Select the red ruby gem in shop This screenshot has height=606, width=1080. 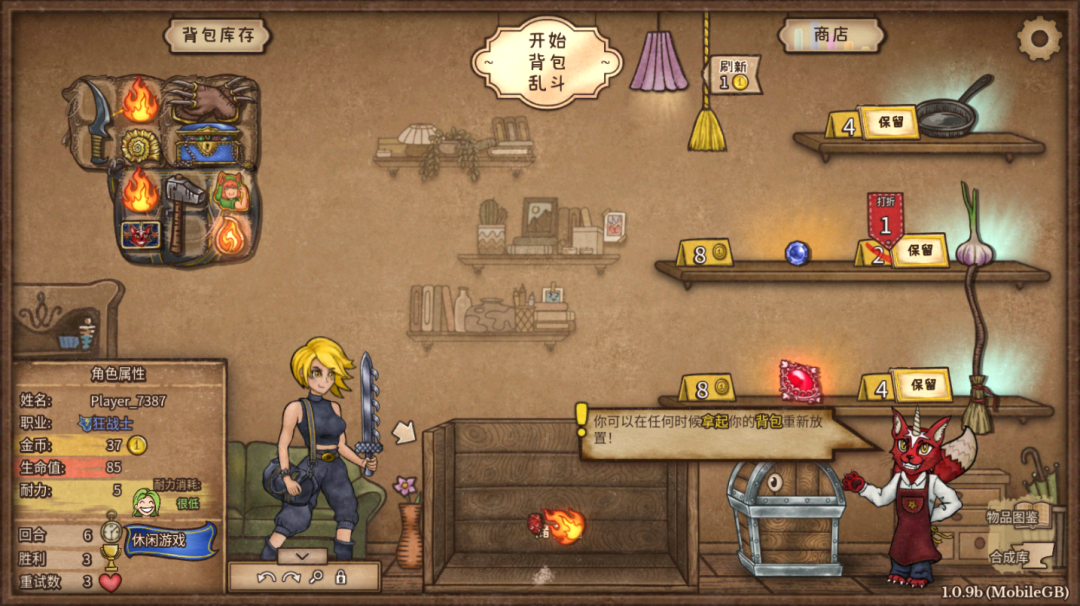(800, 381)
